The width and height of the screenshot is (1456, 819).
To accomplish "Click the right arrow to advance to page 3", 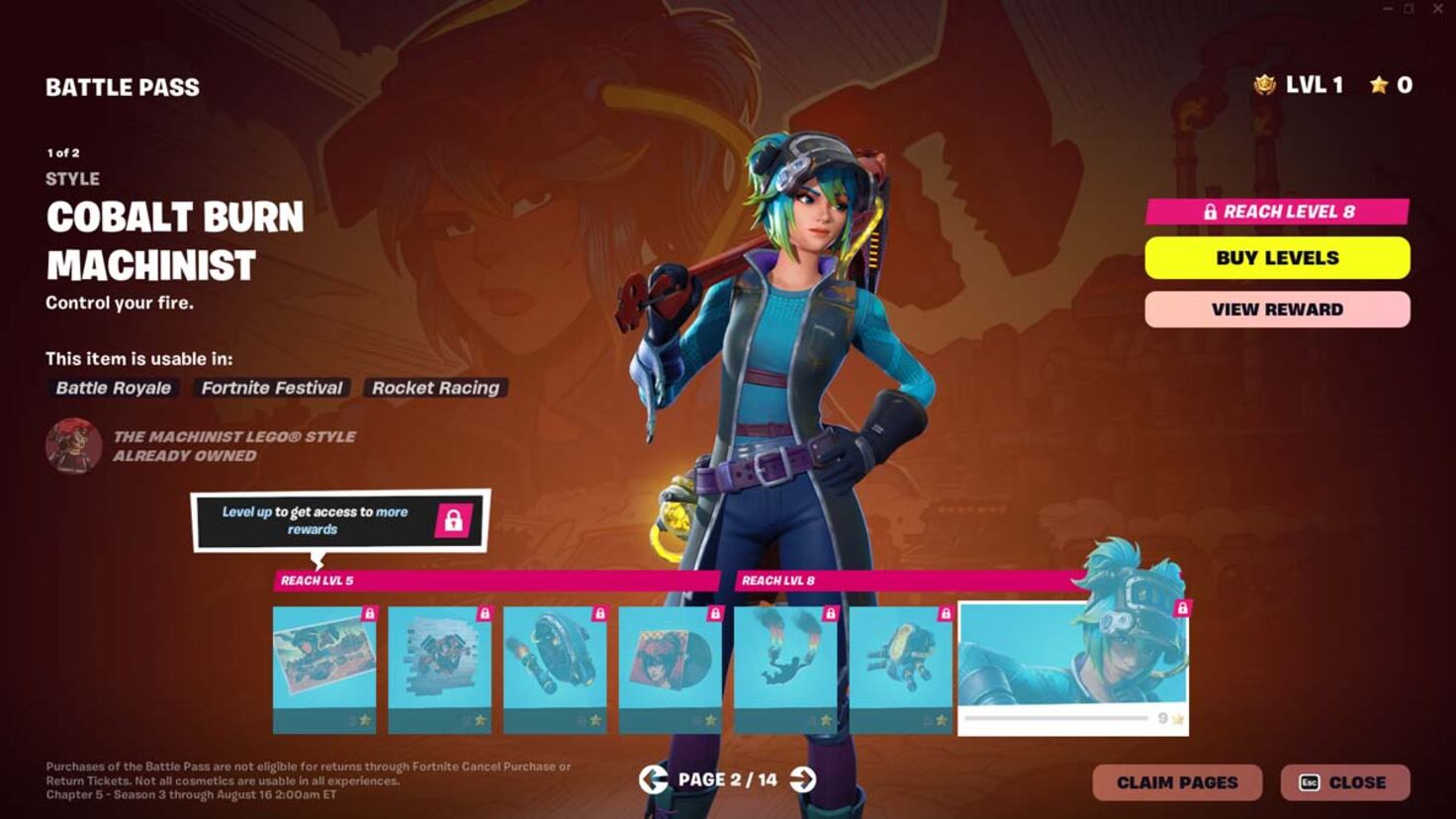I will pyautogui.click(x=803, y=779).
